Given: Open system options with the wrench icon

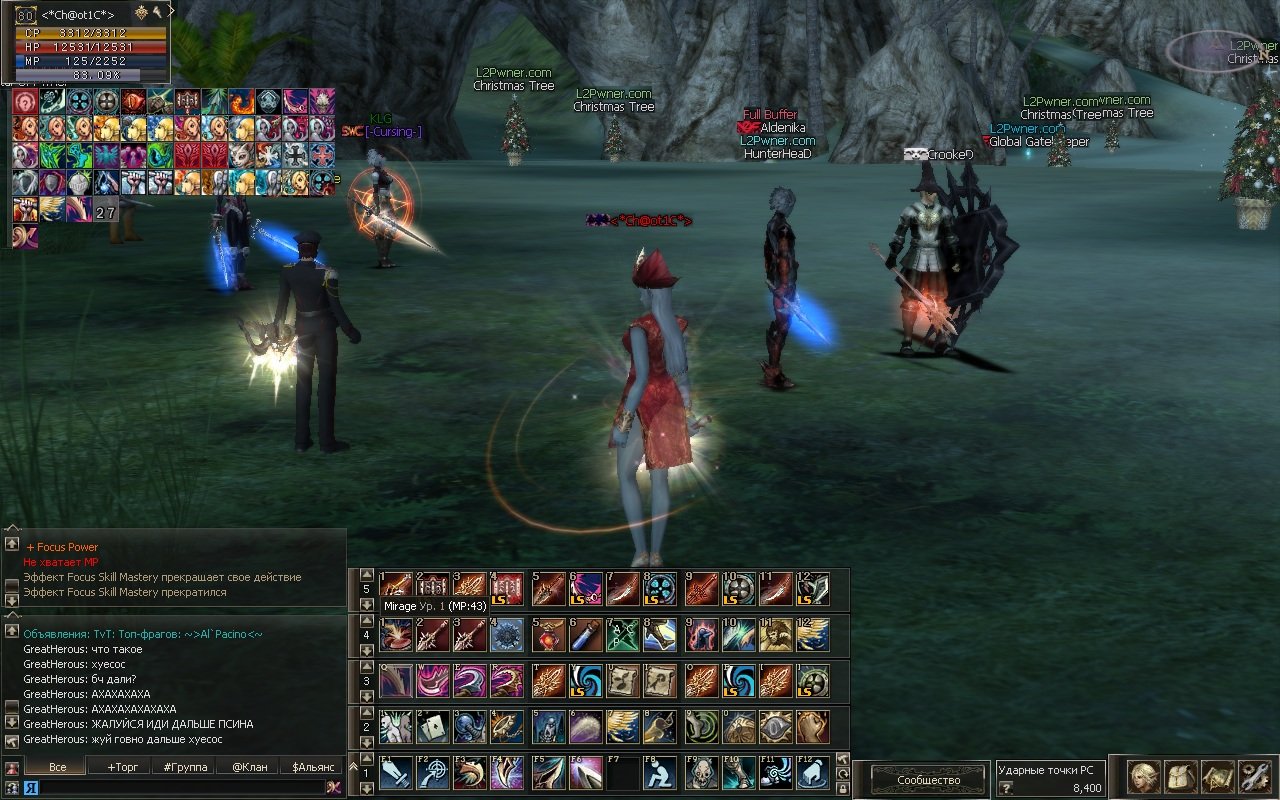Looking at the screenshot, I should [x=1254, y=777].
